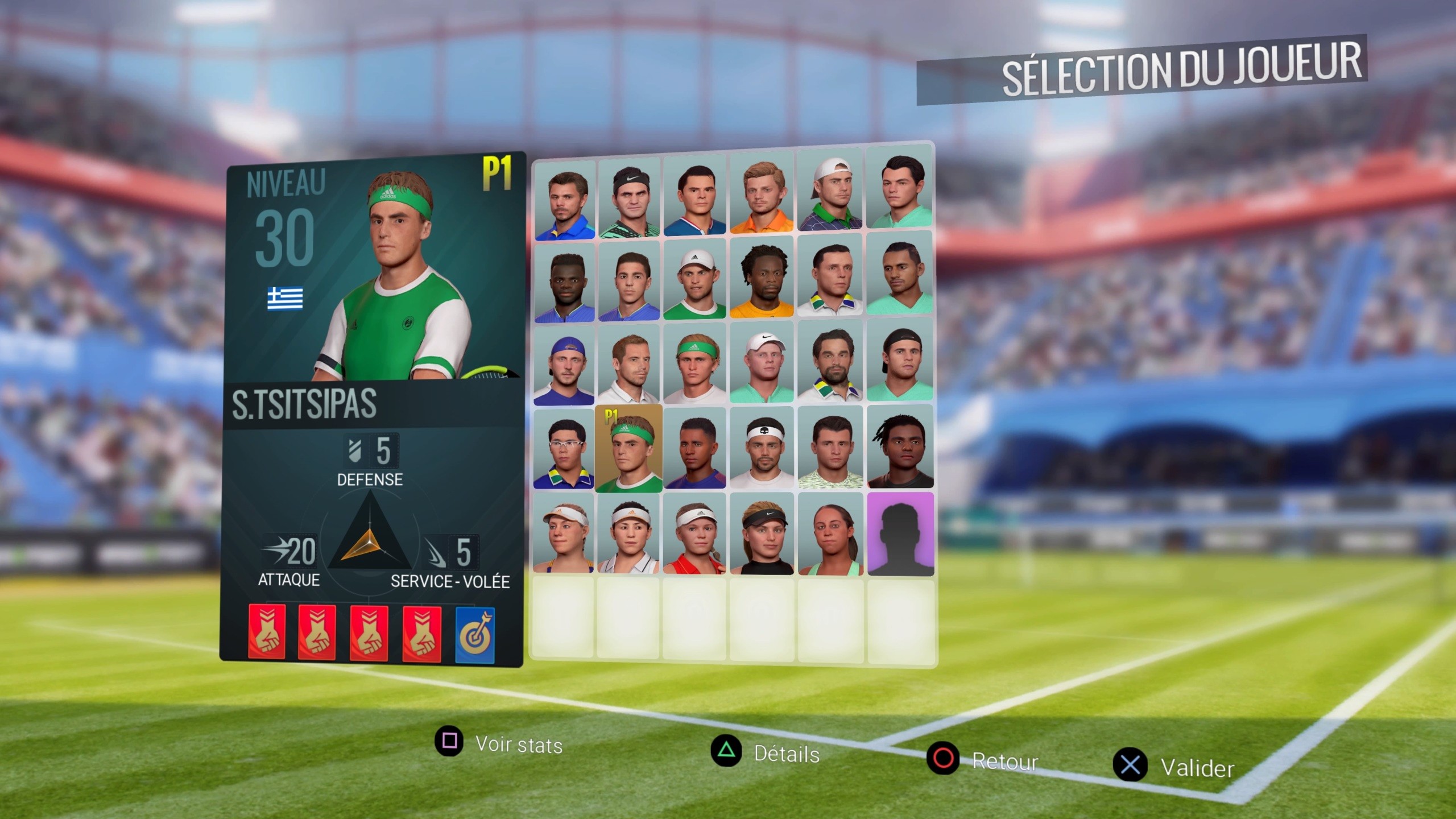
Task: Click the blue target skill card
Action: 475,635
